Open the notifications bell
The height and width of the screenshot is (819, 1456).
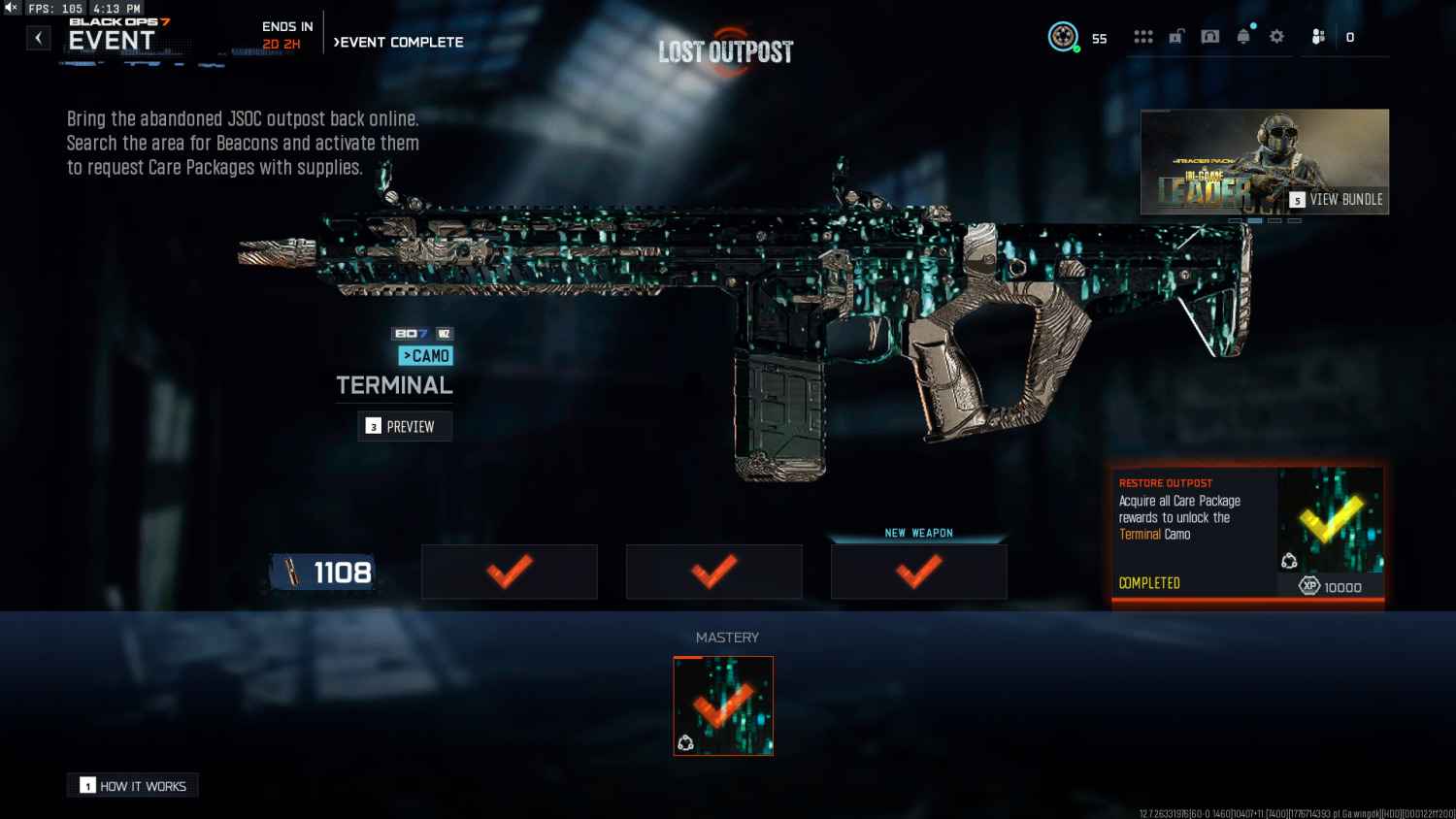pyautogui.click(x=1243, y=36)
